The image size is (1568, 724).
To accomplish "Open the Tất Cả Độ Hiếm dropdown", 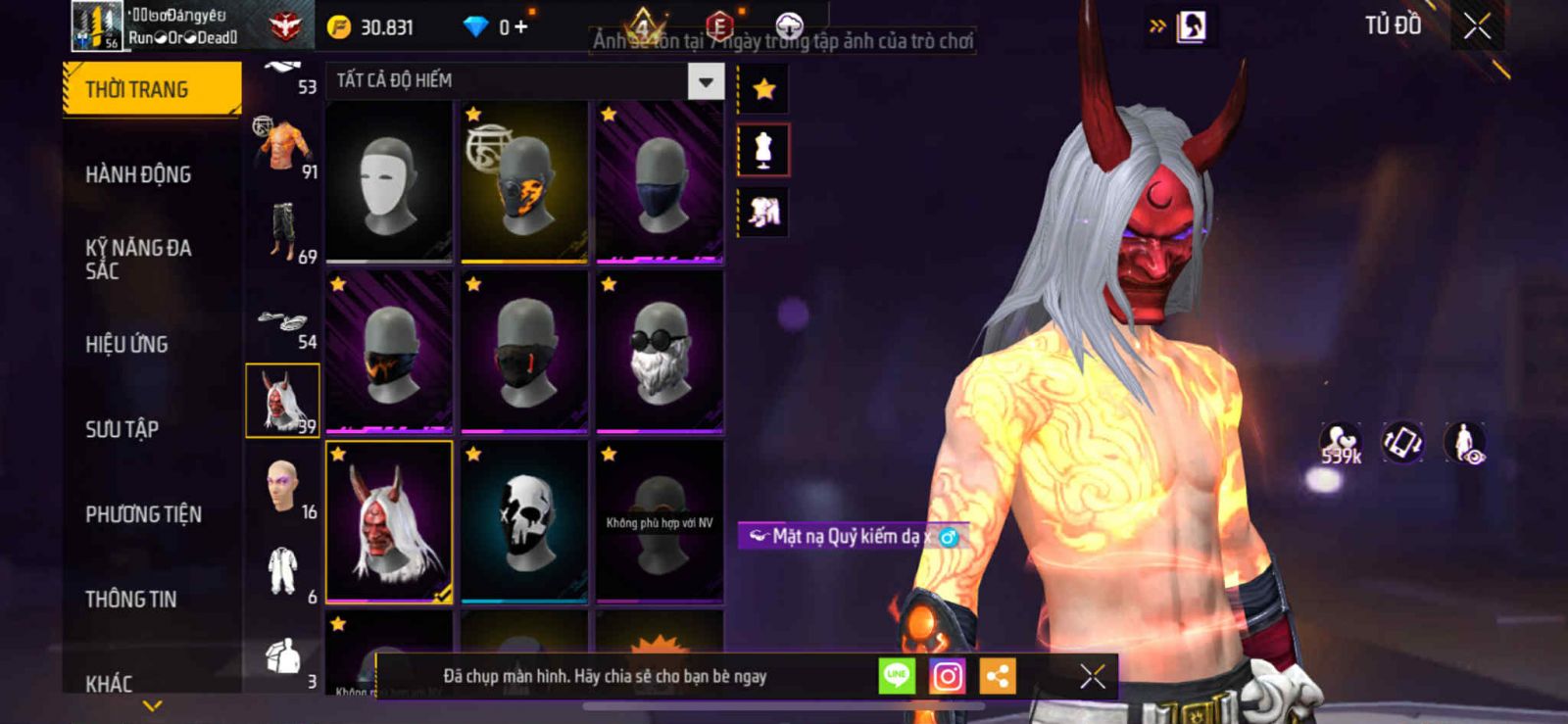I will (x=706, y=81).
